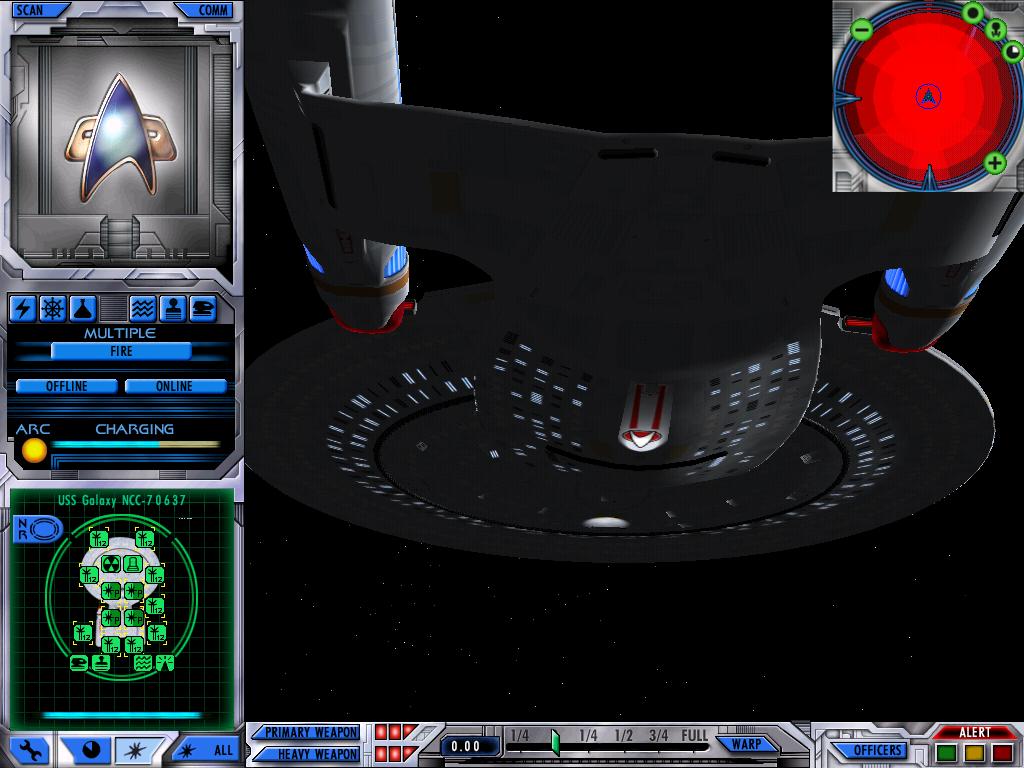Select the lightning bolt power icon
This screenshot has height=768, width=1024.
pos(22,308)
